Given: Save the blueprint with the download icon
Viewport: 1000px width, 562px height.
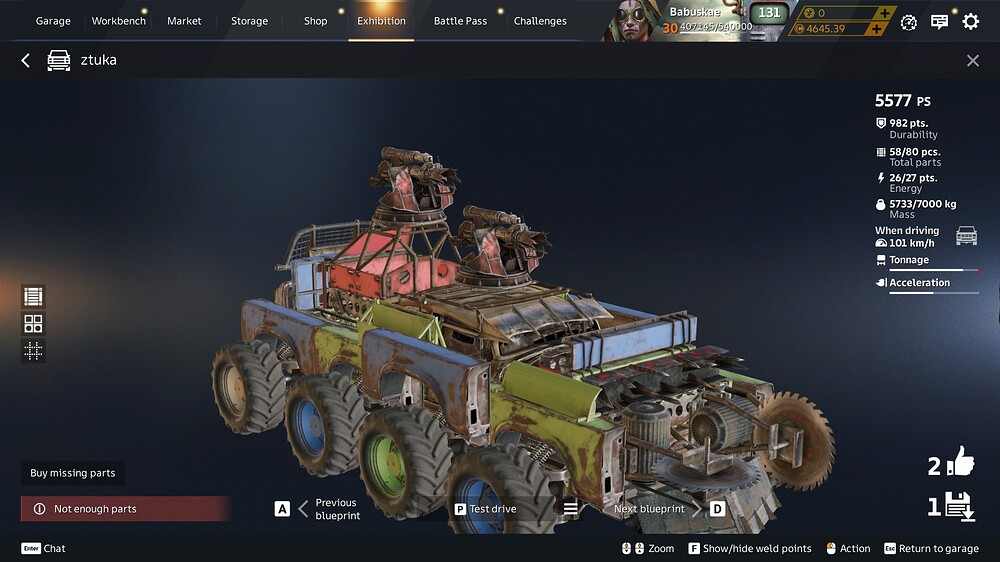Looking at the screenshot, I should [x=959, y=506].
